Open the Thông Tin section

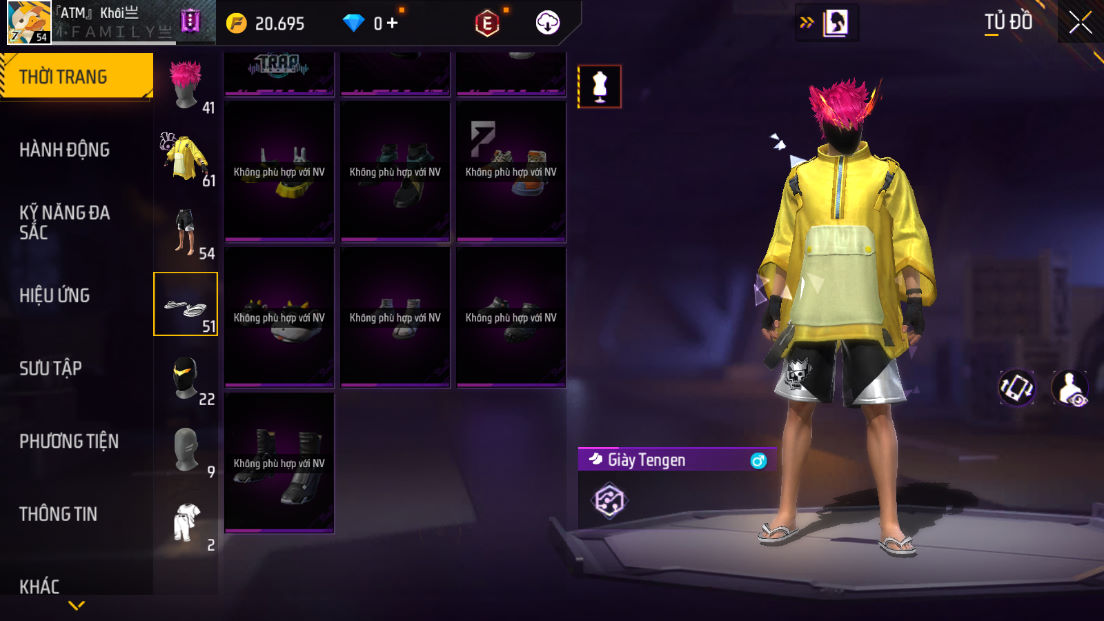[x=59, y=514]
